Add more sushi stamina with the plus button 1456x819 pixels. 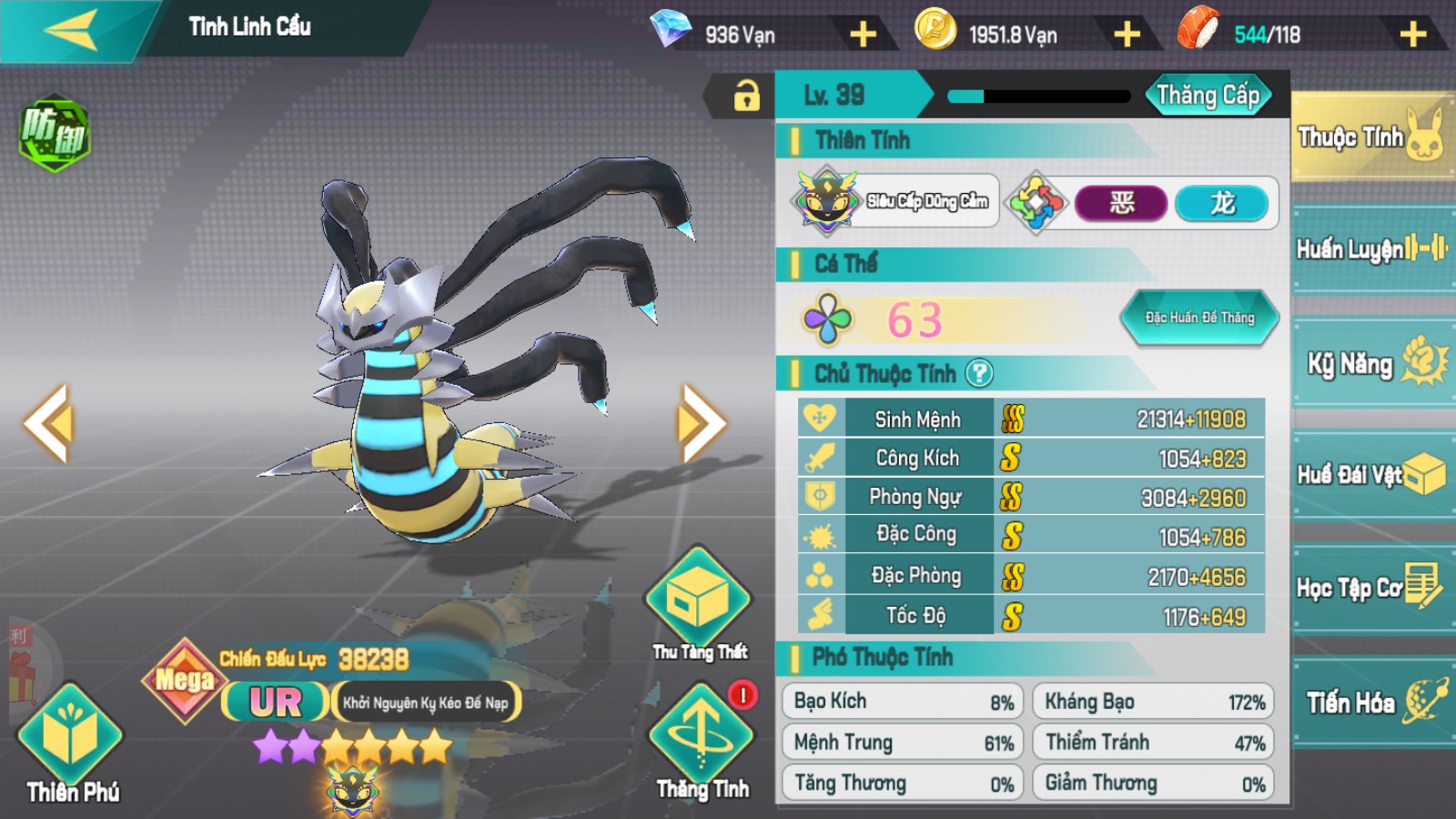1412,35
